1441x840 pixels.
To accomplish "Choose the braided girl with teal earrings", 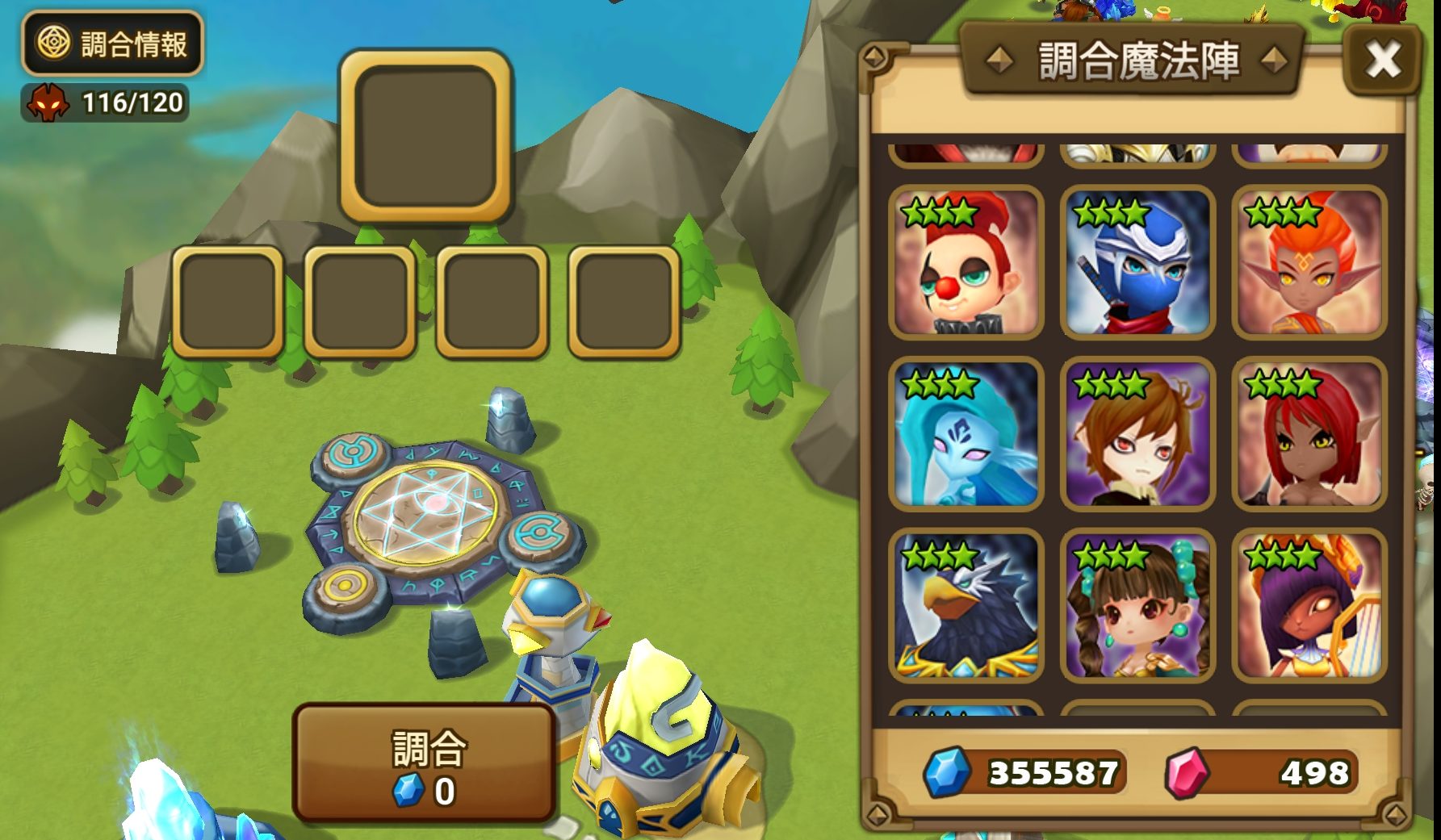I will tap(1137, 605).
